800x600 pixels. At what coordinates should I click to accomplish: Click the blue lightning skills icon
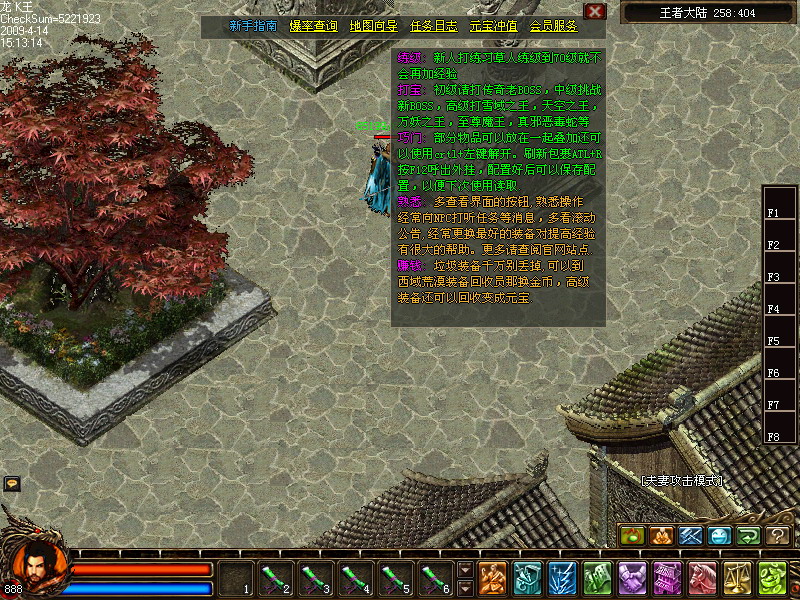point(560,578)
